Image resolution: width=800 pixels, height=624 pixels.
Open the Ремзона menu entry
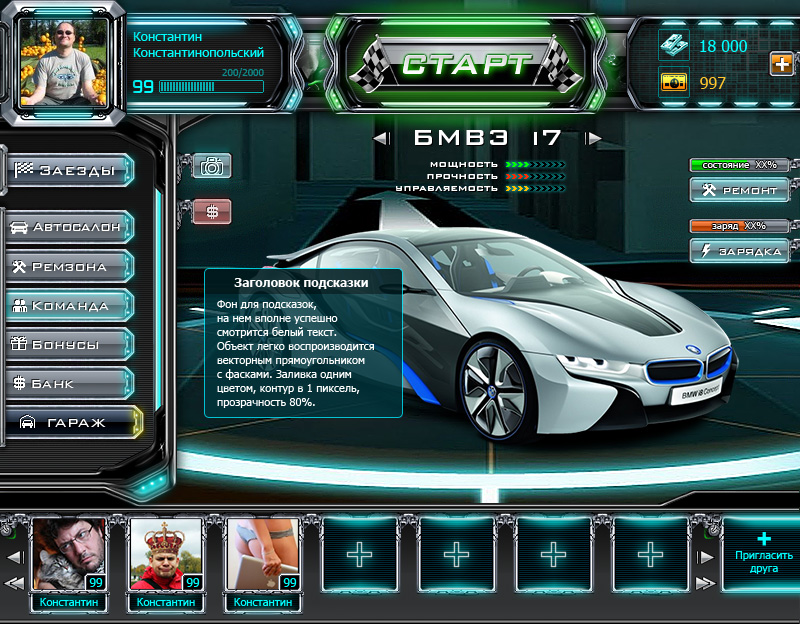72,266
